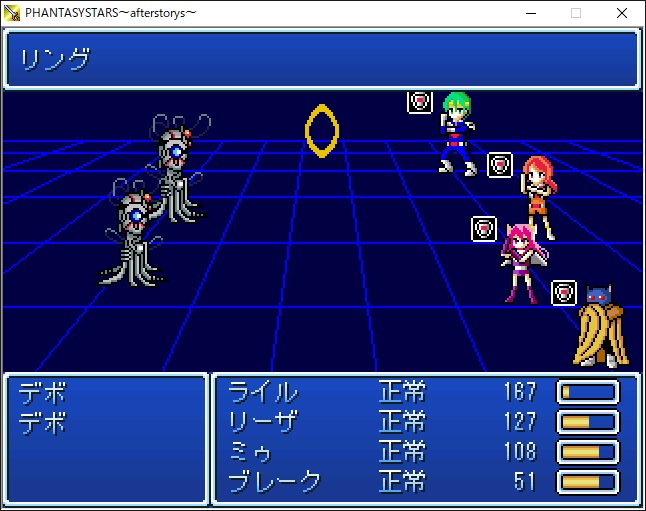Select ライル in the party status list

[263, 391]
